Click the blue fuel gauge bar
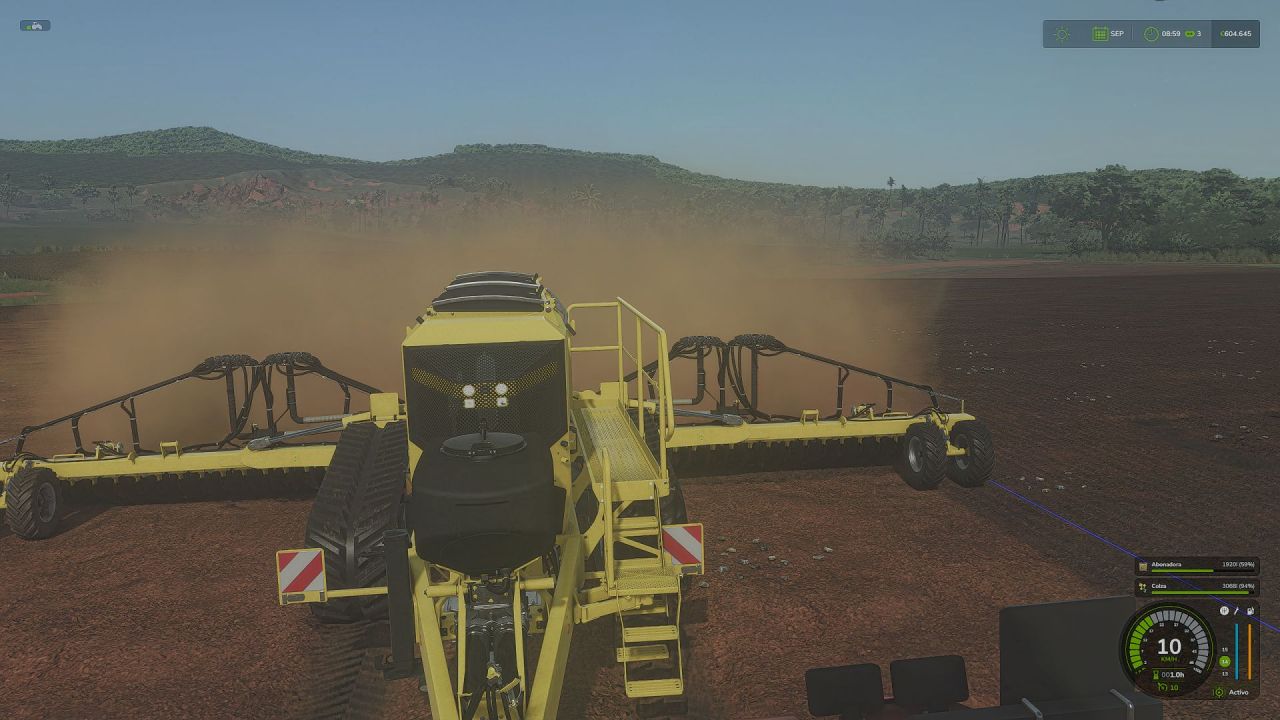 [1237, 651]
